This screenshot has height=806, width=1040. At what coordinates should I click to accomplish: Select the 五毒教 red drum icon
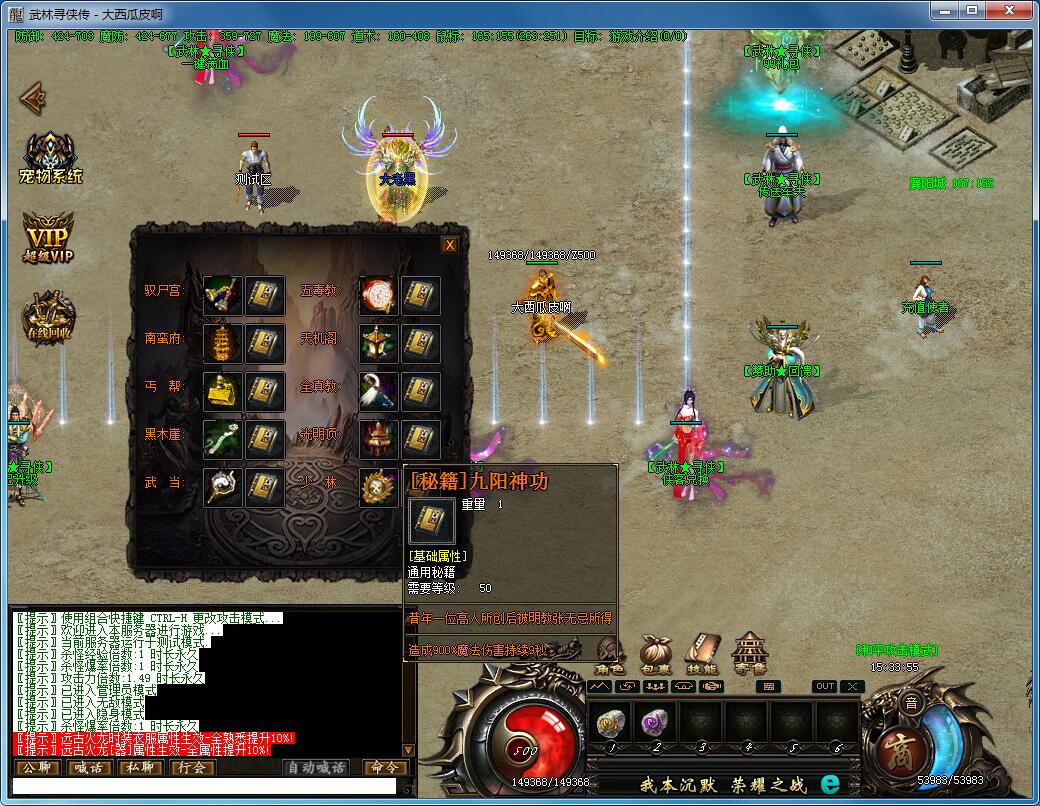click(x=378, y=296)
